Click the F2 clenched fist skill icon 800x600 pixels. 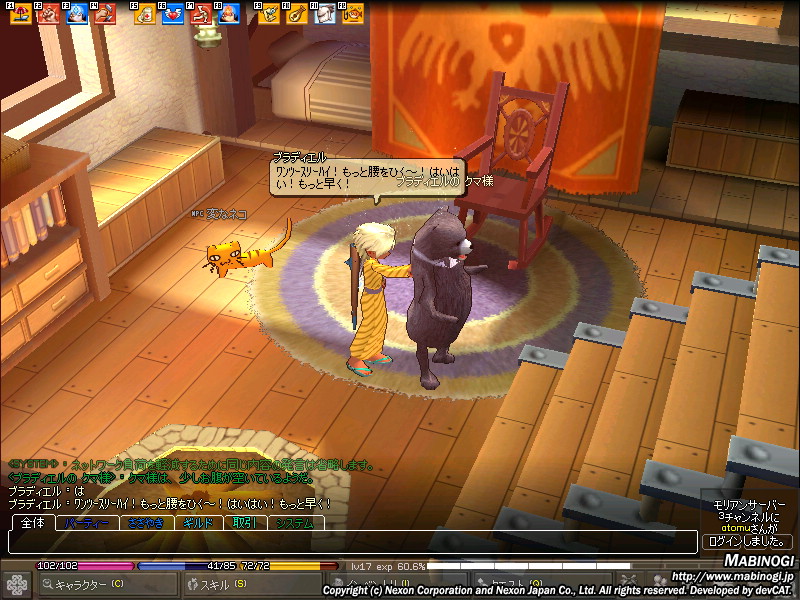(48, 13)
